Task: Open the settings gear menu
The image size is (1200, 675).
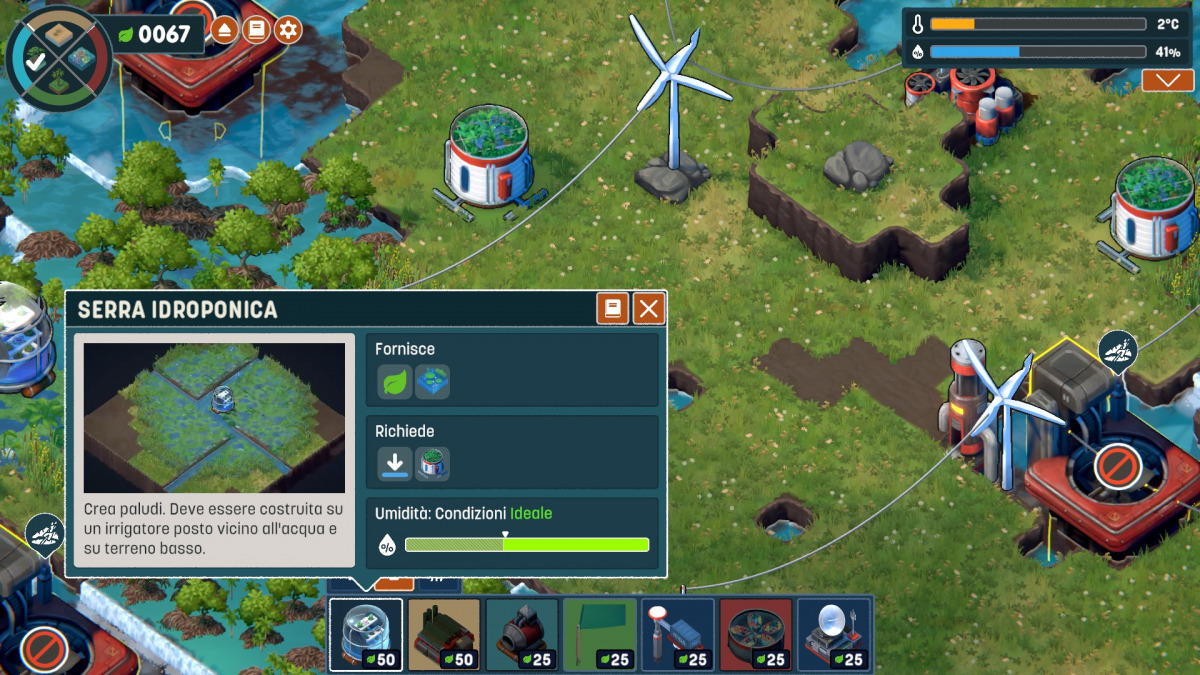Action: 289,30
